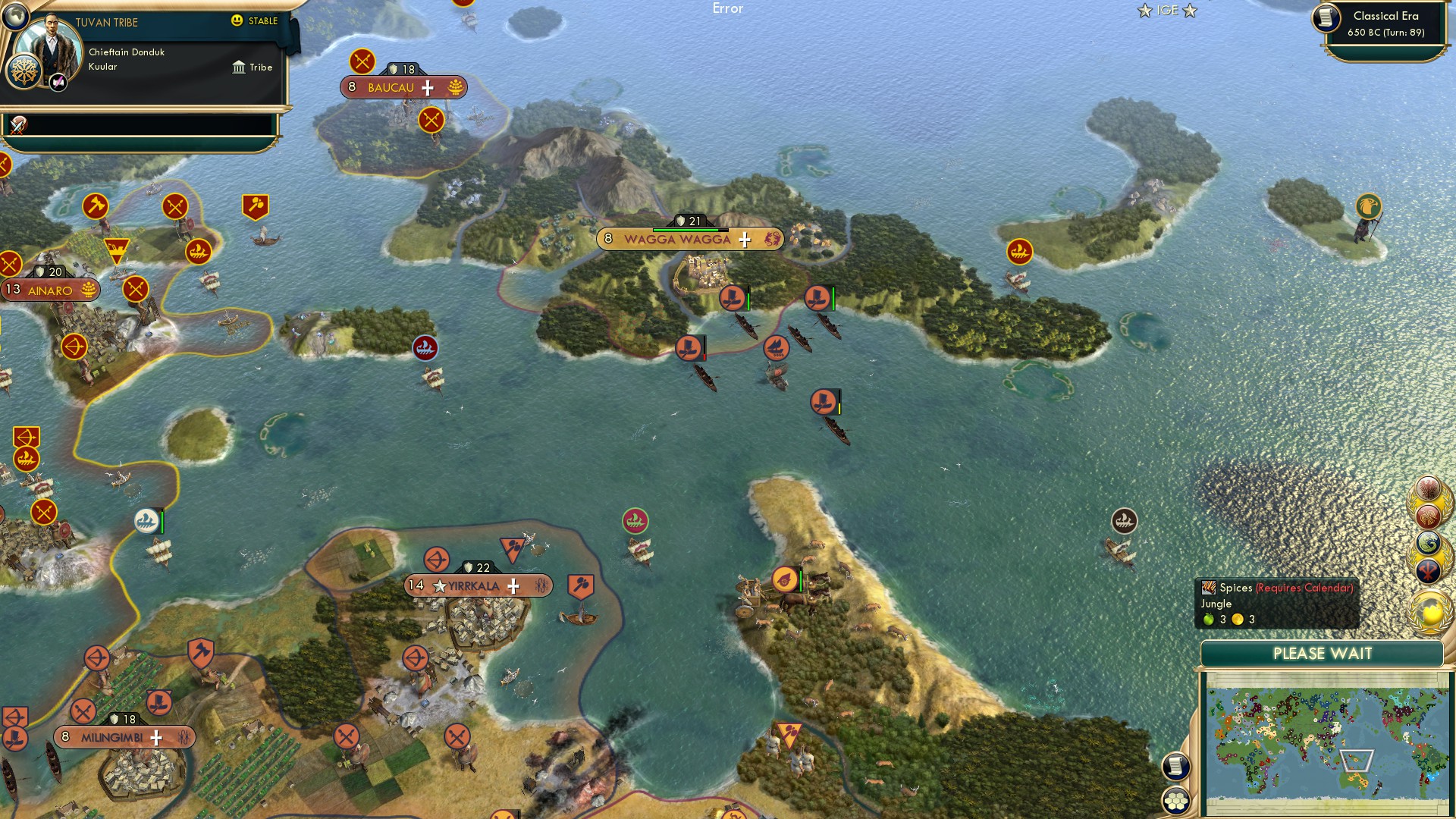Open IGE from the top bar
The height and width of the screenshot is (819, 1456).
[x=1170, y=11]
